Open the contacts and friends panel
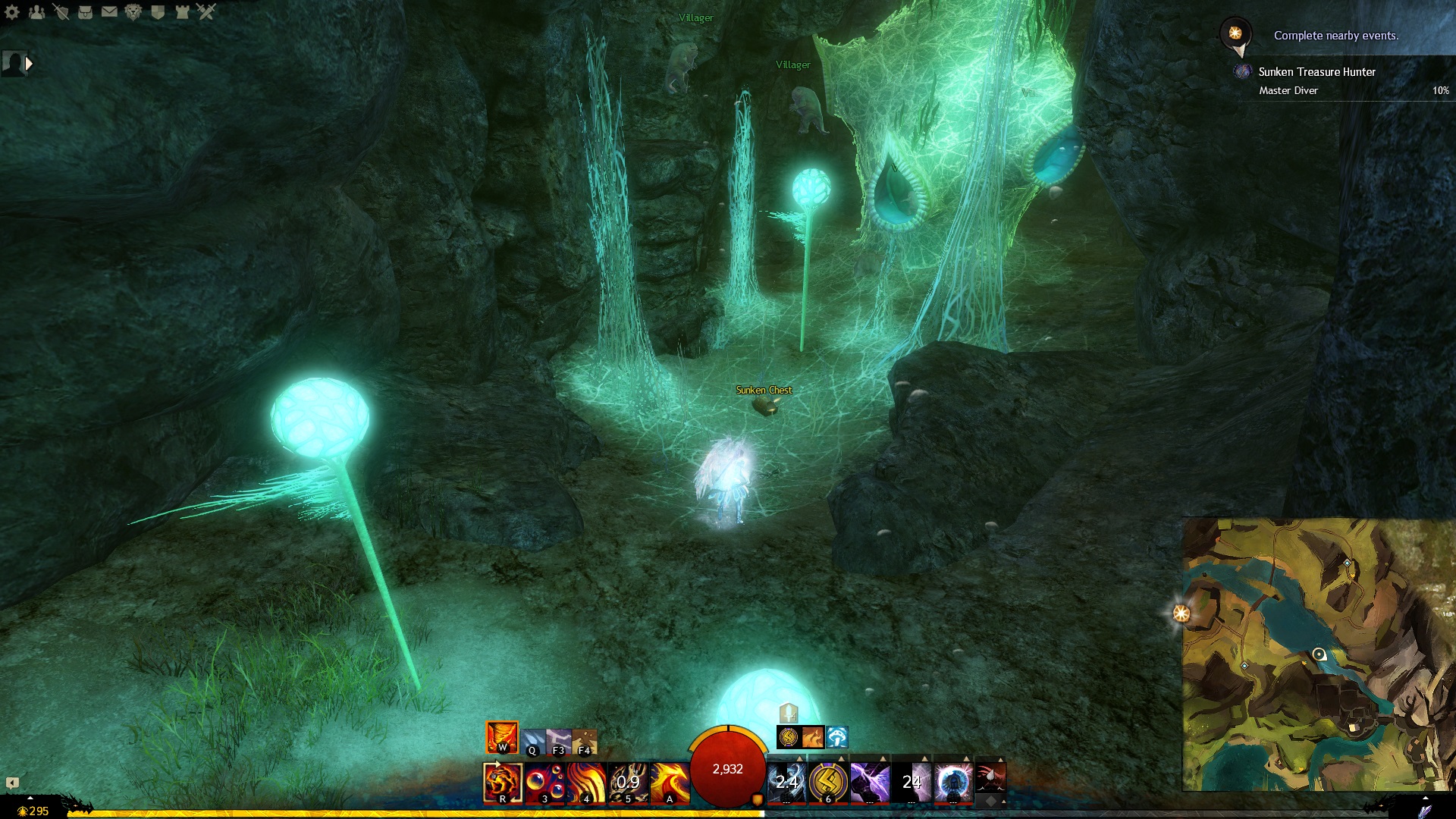1456x819 pixels. (36, 12)
